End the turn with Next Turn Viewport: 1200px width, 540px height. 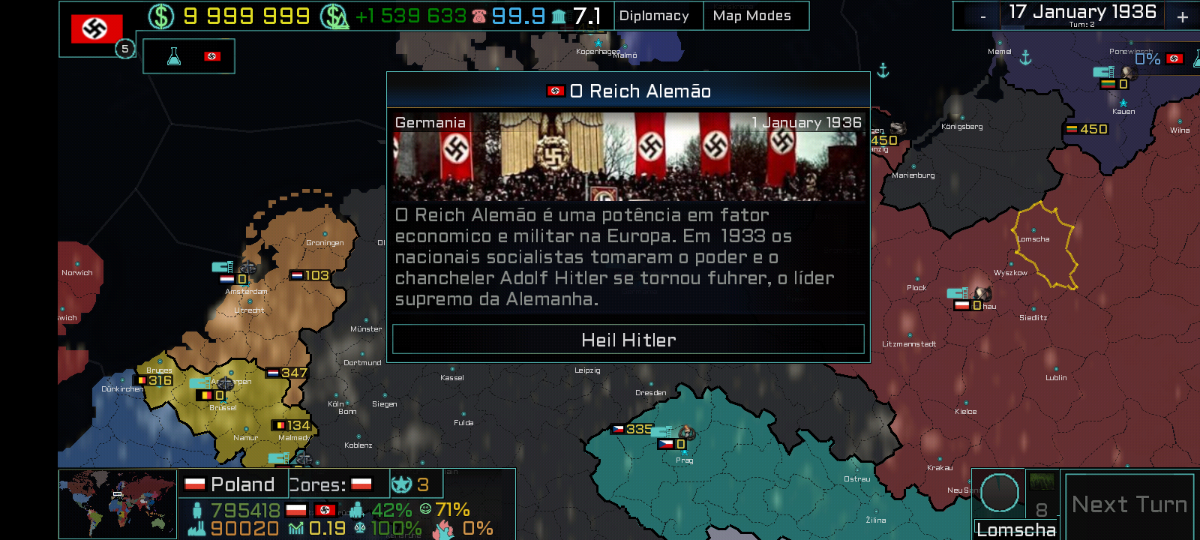point(1129,505)
